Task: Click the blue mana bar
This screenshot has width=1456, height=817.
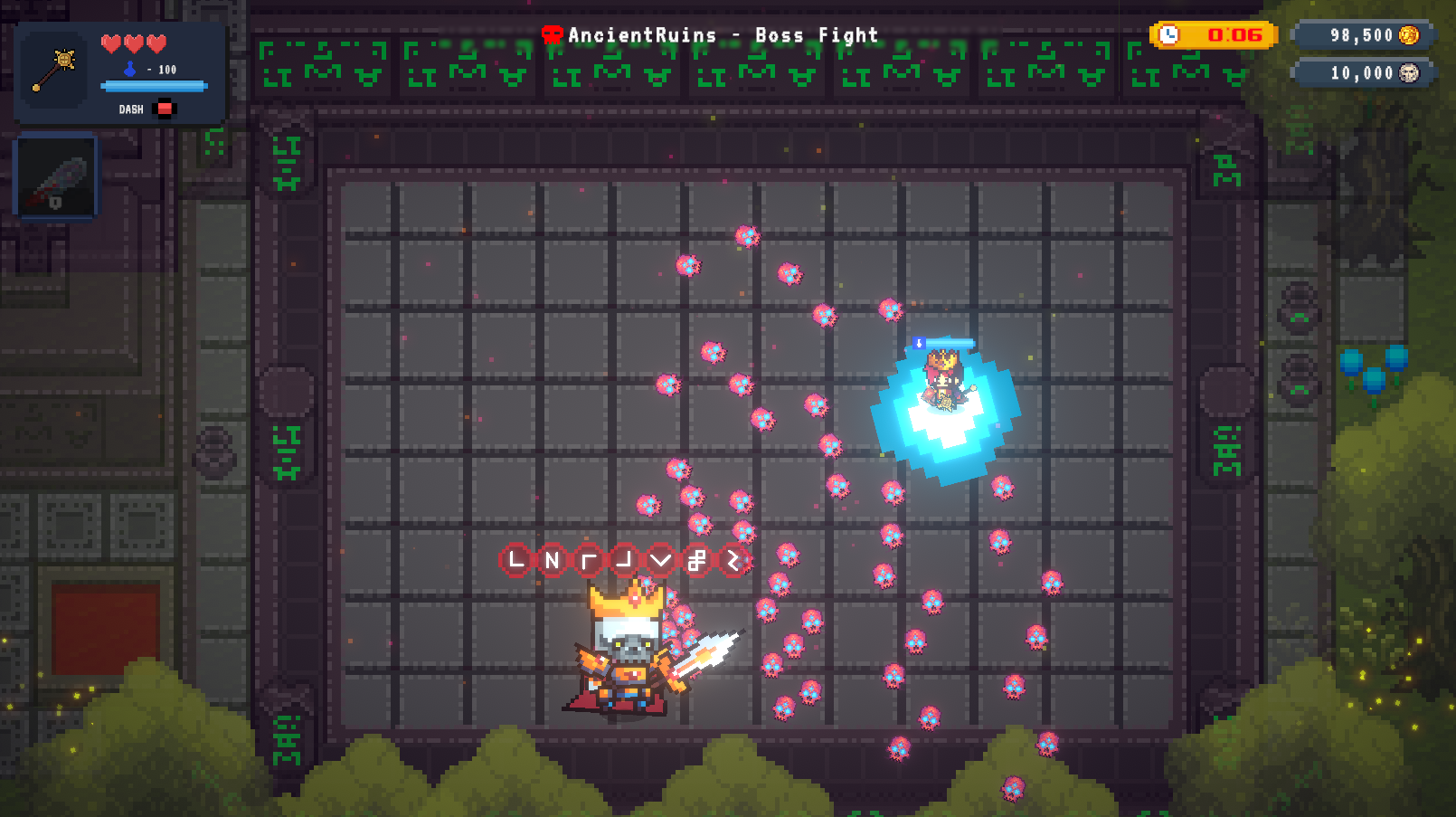Action: point(153,86)
